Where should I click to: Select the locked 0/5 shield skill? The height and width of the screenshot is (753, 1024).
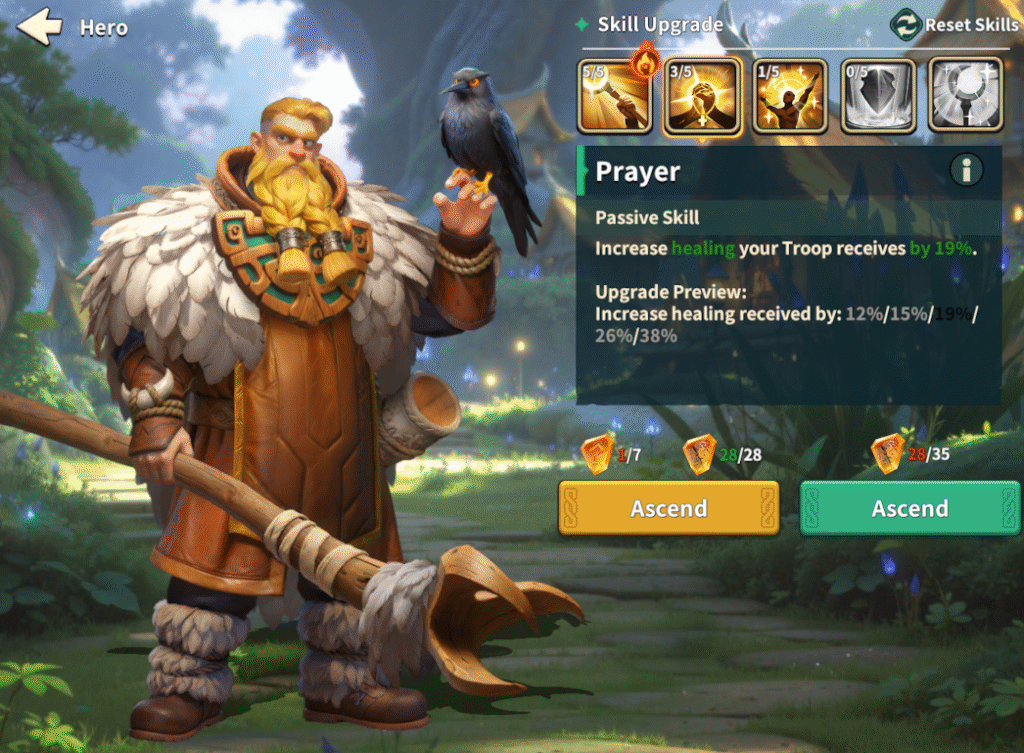(x=878, y=96)
